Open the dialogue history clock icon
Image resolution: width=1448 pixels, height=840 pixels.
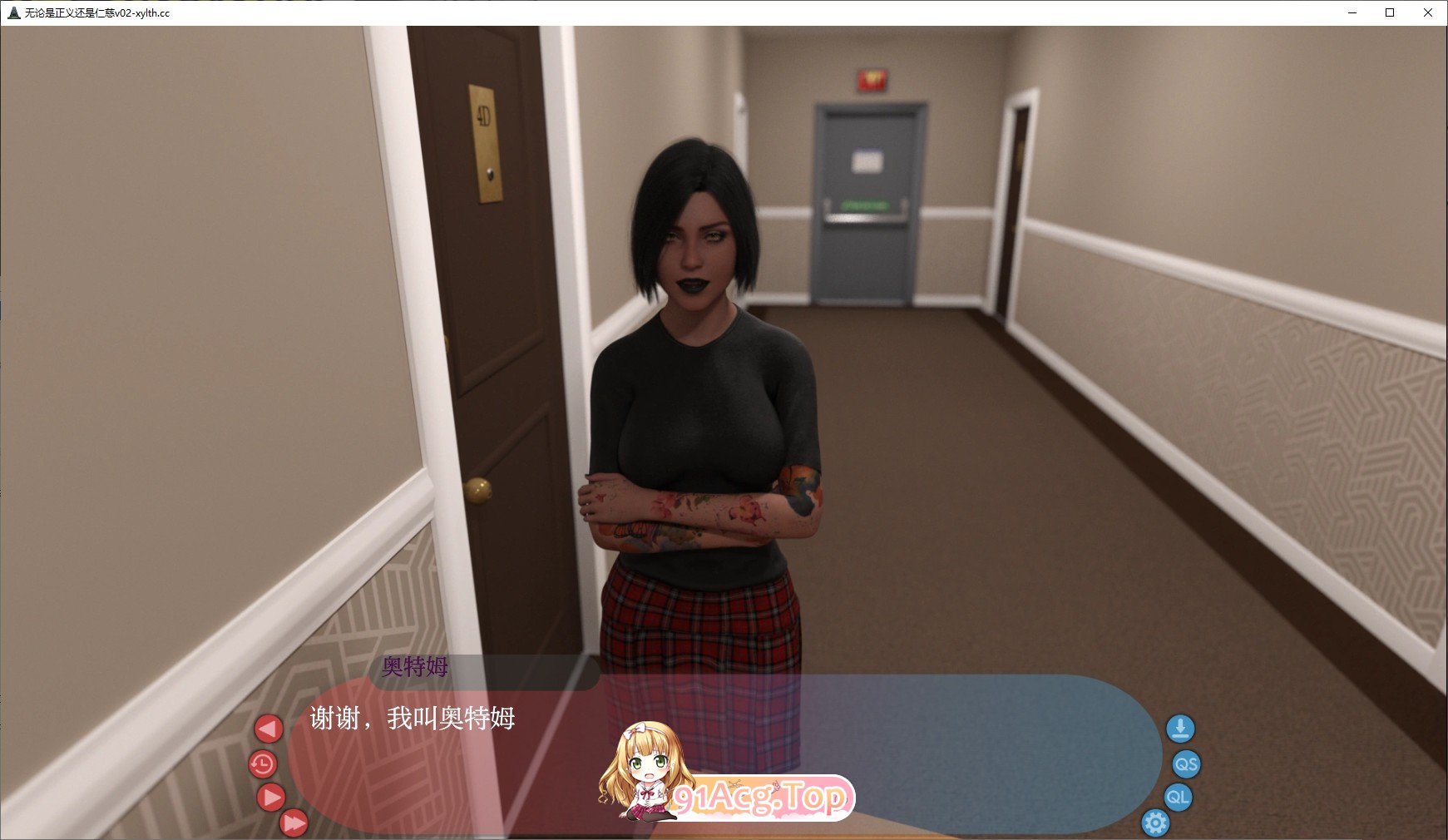click(x=264, y=764)
